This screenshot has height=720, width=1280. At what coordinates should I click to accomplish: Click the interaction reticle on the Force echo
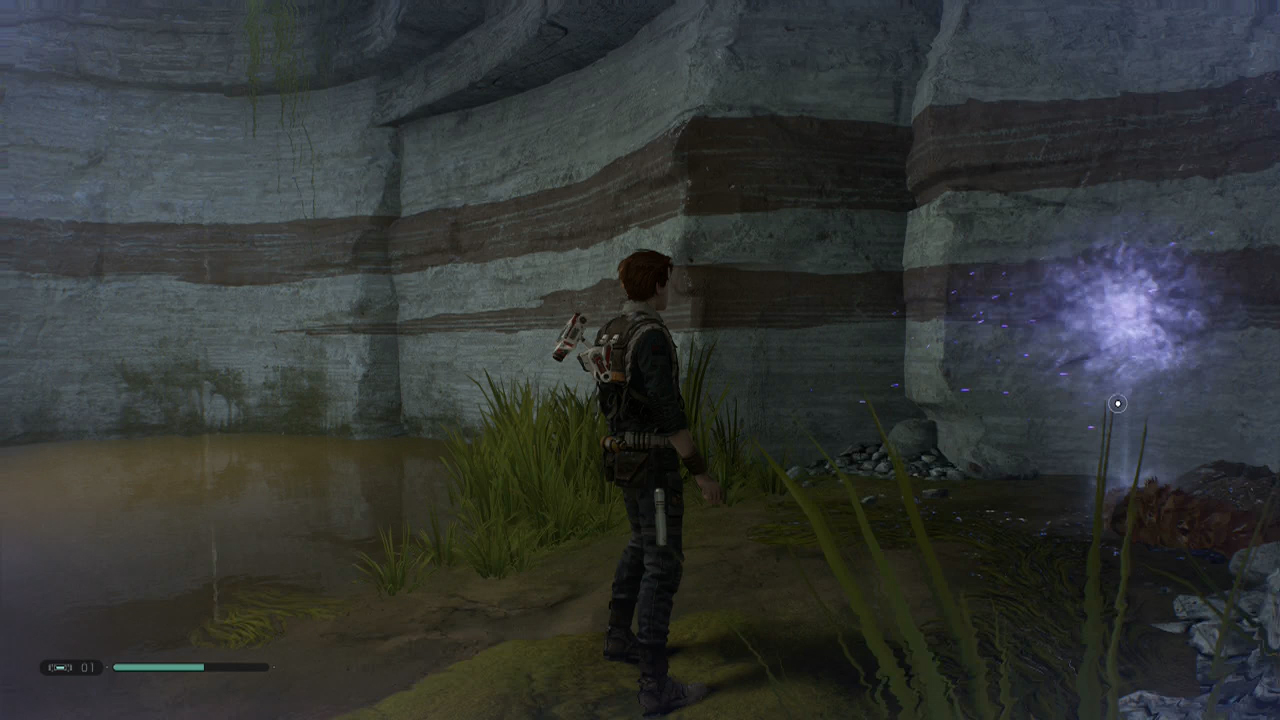click(x=1117, y=403)
